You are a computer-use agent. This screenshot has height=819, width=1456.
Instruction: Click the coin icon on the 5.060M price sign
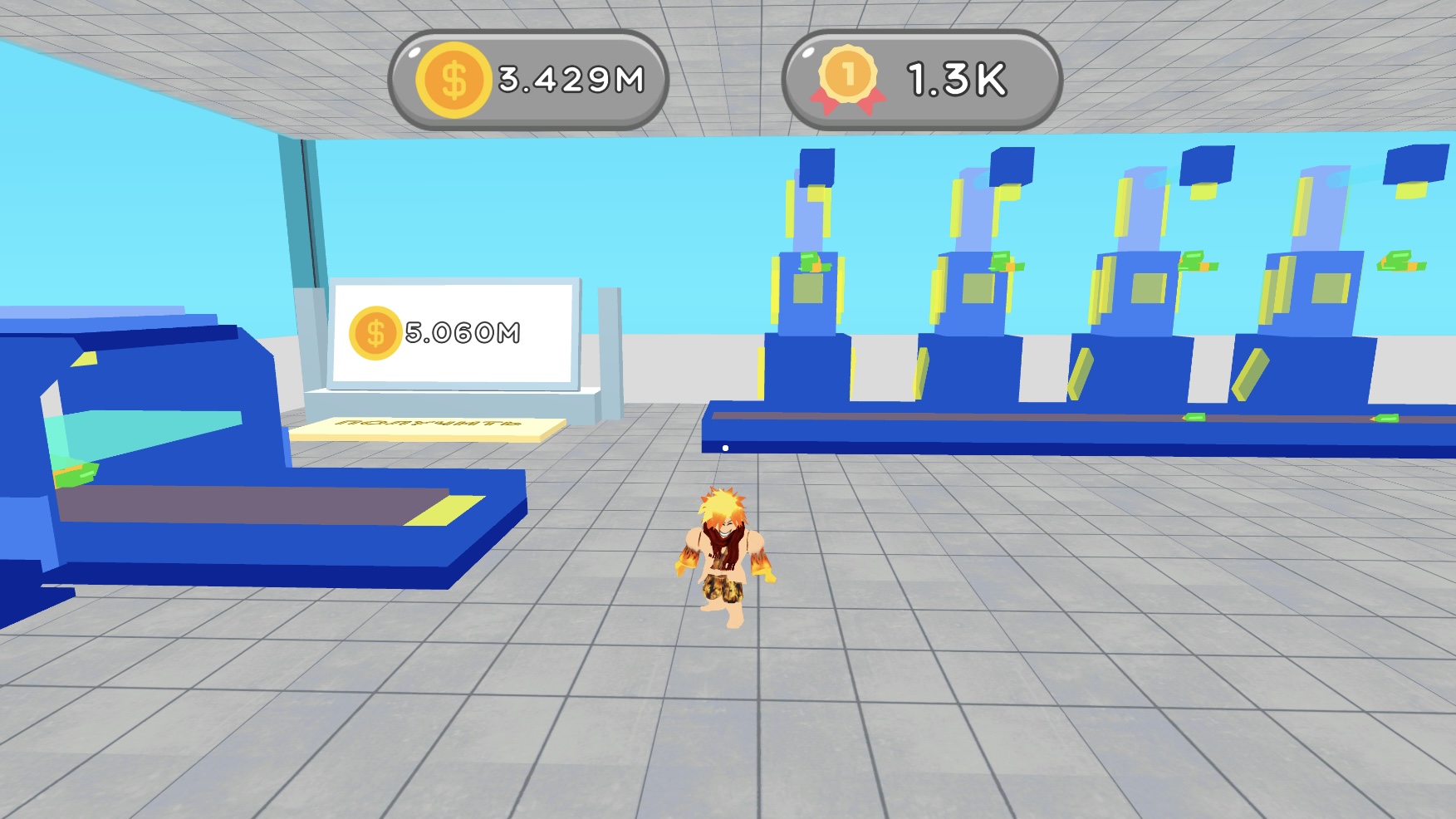[375, 333]
